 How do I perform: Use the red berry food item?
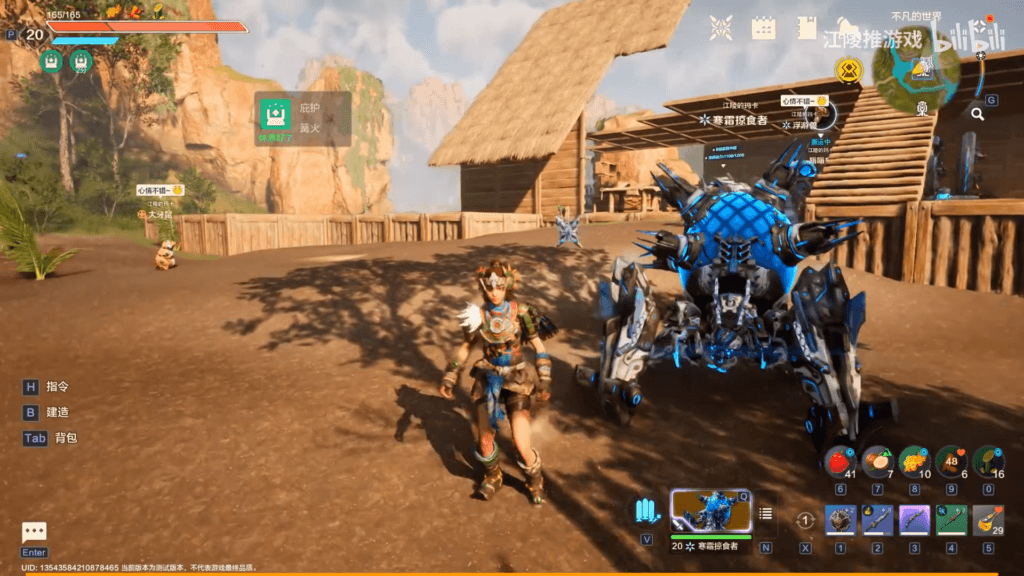[840, 461]
